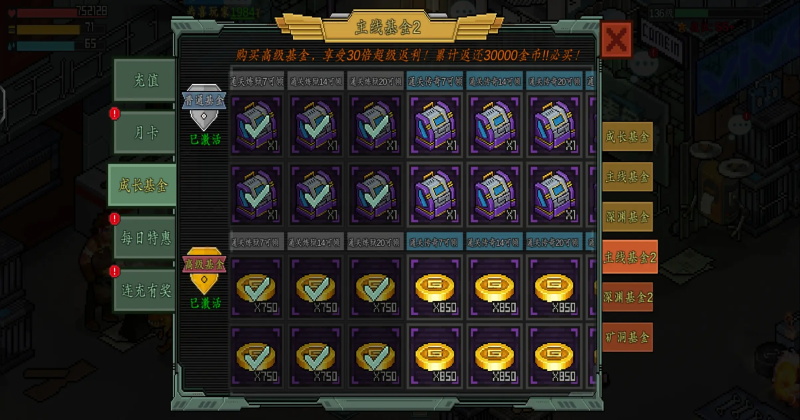Select the highlighted 主线基金2 category

pos(629,257)
